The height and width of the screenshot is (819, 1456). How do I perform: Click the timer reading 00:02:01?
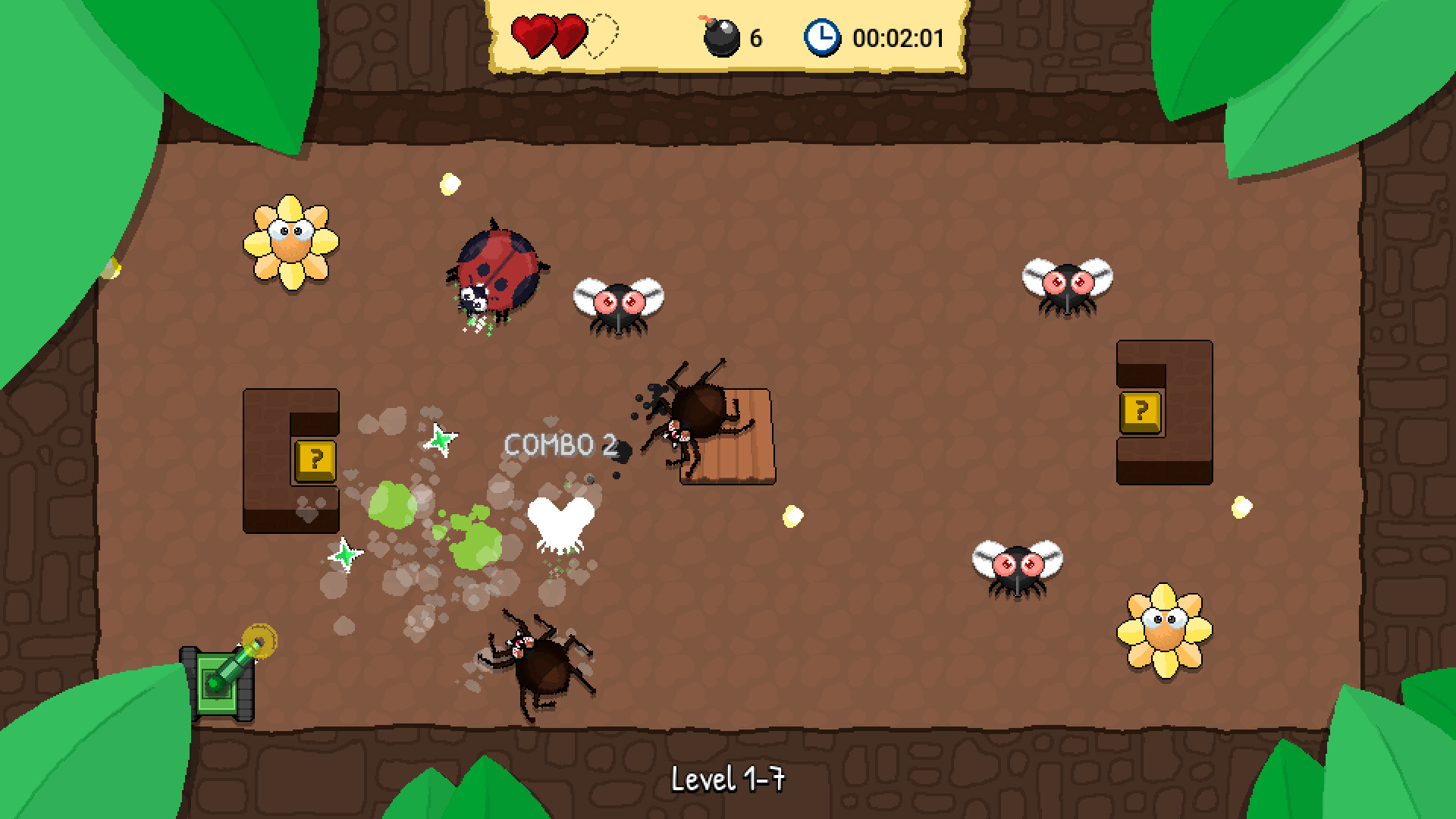pos(898,36)
